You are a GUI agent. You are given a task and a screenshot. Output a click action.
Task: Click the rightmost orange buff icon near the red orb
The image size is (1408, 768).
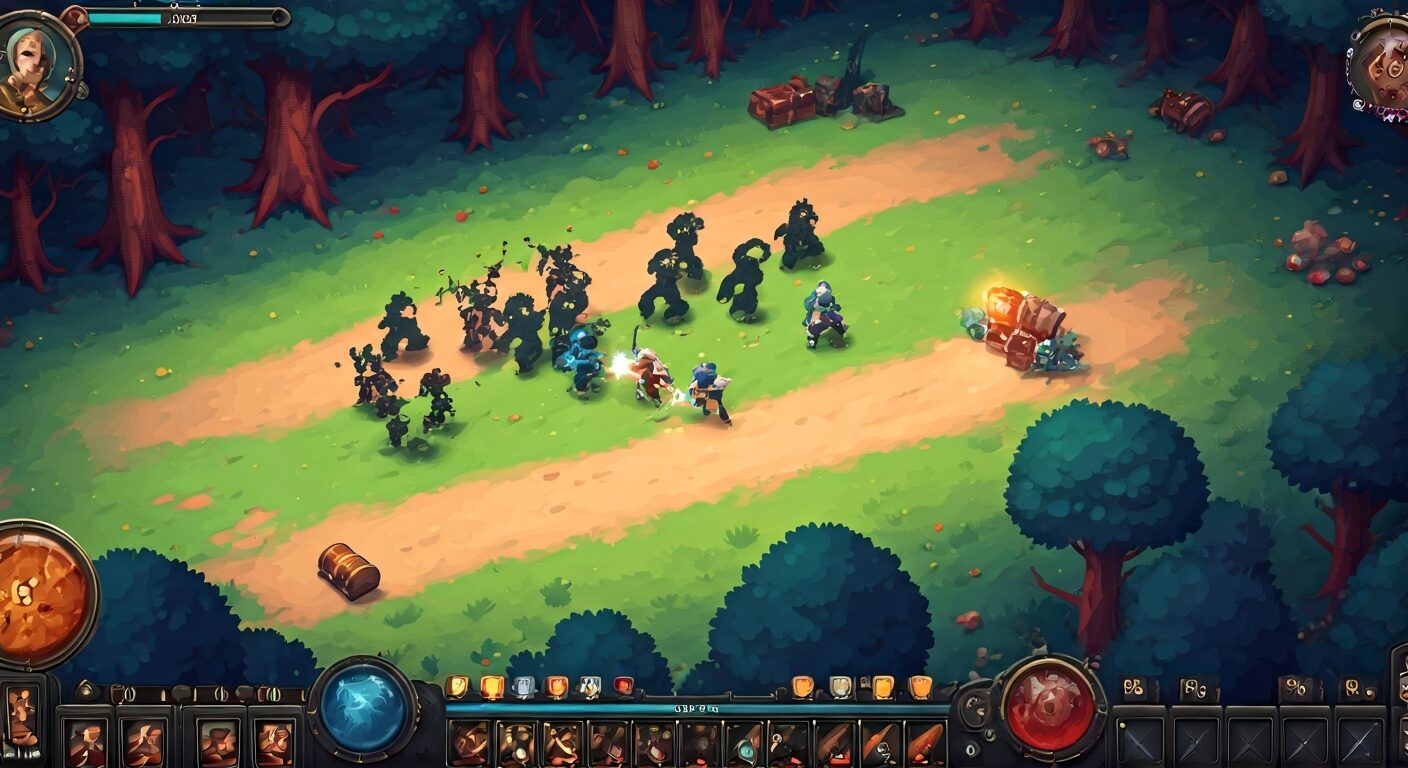(921, 686)
